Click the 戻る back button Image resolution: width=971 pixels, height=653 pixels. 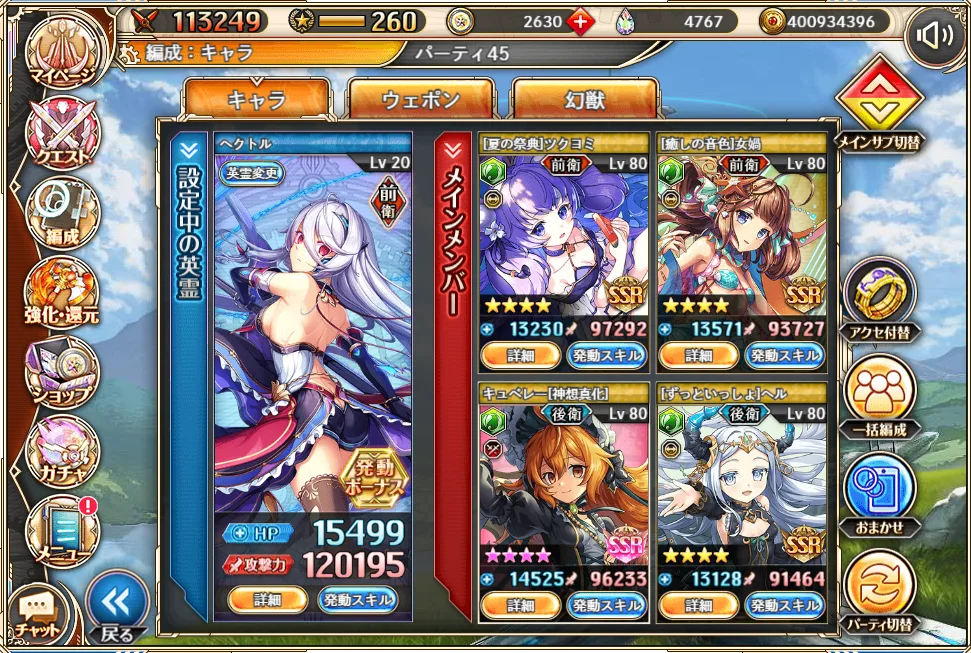[x=116, y=605]
